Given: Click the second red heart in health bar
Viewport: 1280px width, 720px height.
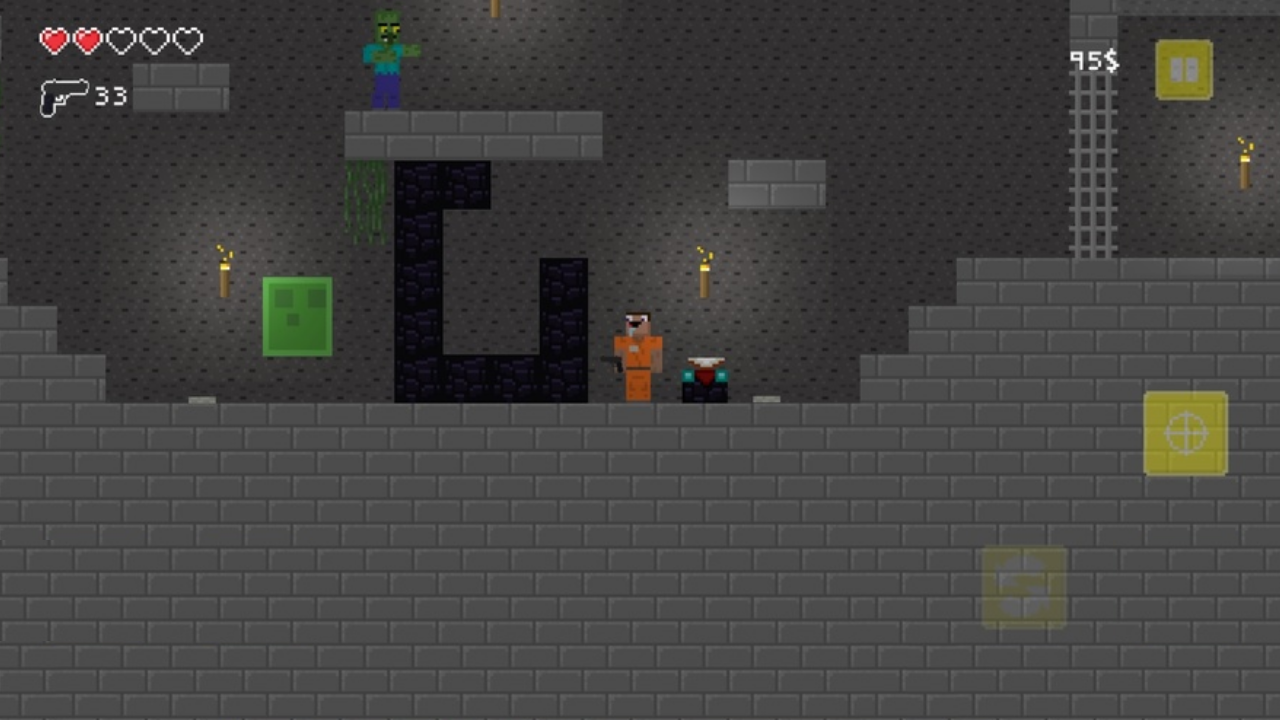Looking at the screenshot, I should point(87,40).
